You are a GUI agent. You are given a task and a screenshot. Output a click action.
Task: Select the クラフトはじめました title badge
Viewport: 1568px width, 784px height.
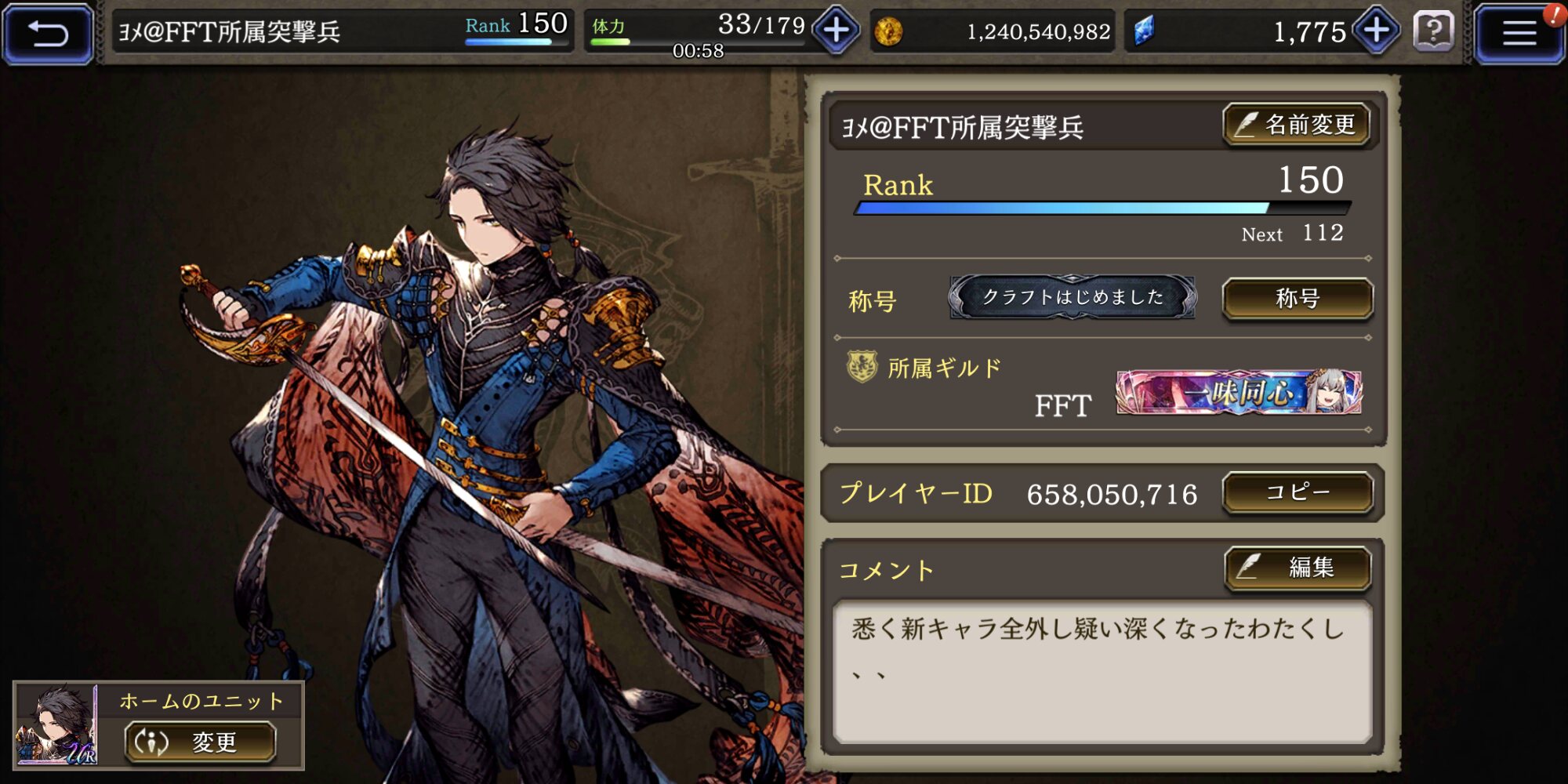1072,297
